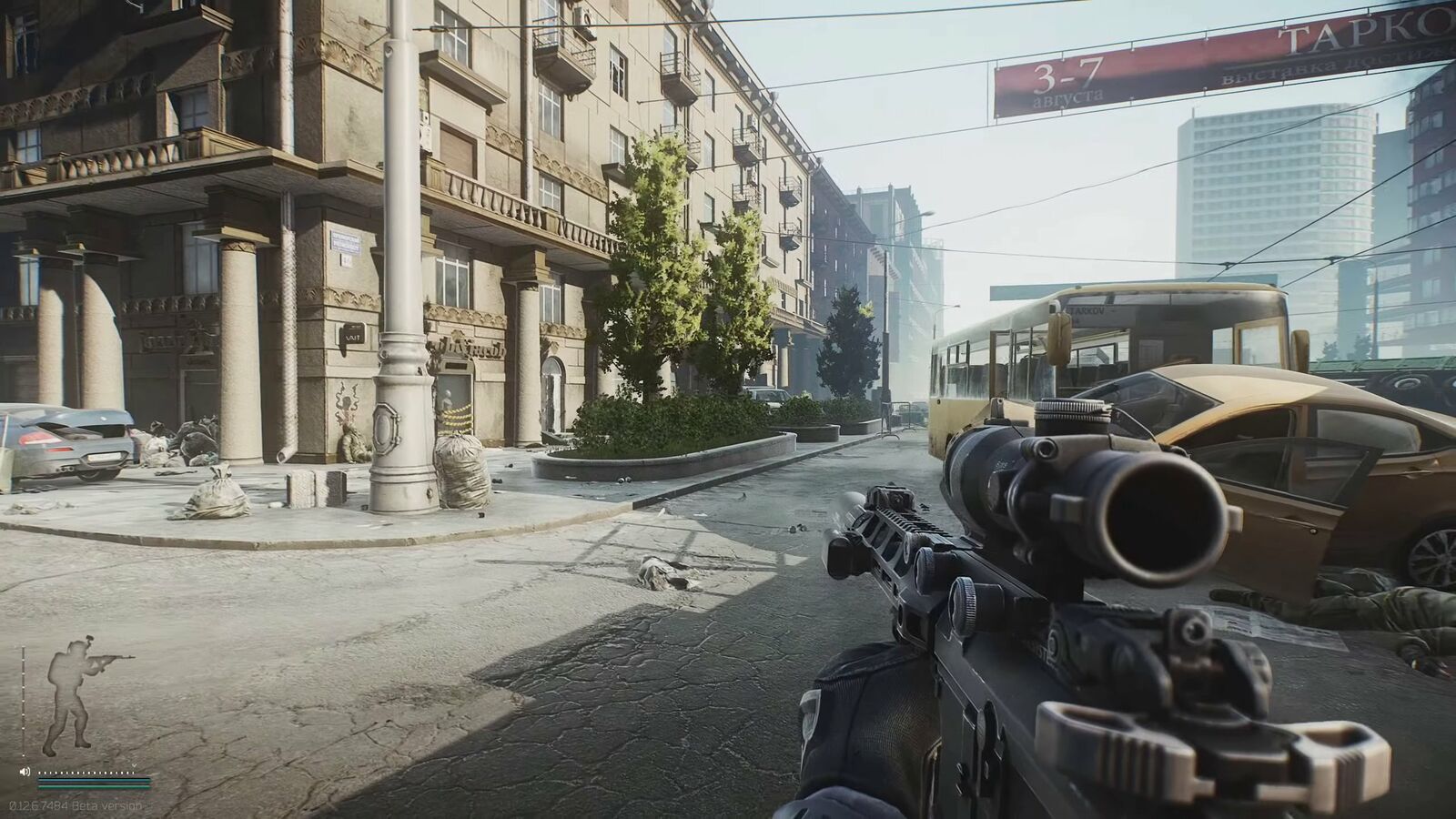This screenshot has width=1456, height=819.
Task: Click the blue street address plaque on building
Action: point(347,241)
